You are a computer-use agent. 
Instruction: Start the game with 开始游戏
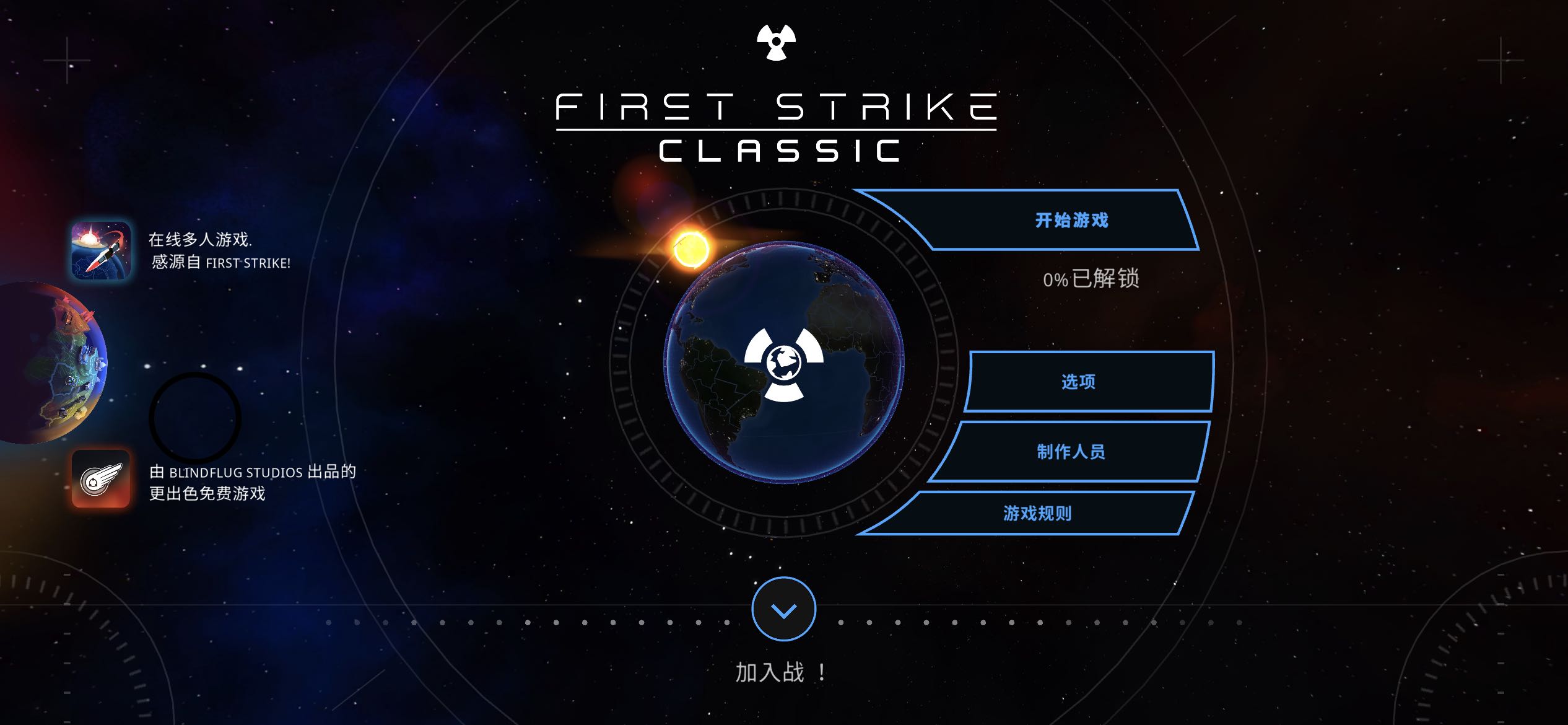click(1070, 220)
